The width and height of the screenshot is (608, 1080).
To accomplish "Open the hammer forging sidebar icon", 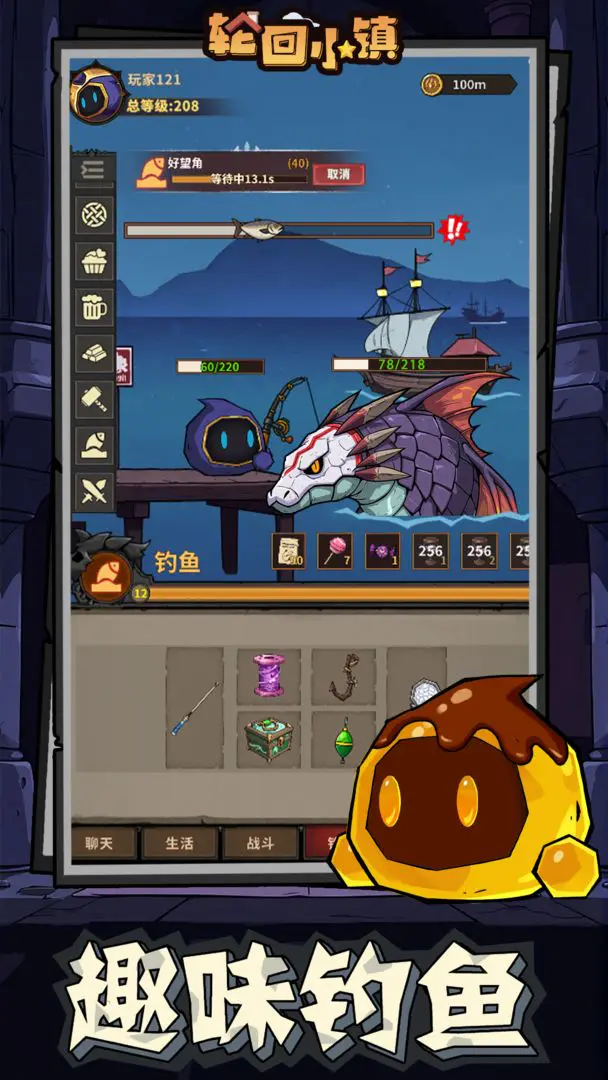I will coord(96,399).
